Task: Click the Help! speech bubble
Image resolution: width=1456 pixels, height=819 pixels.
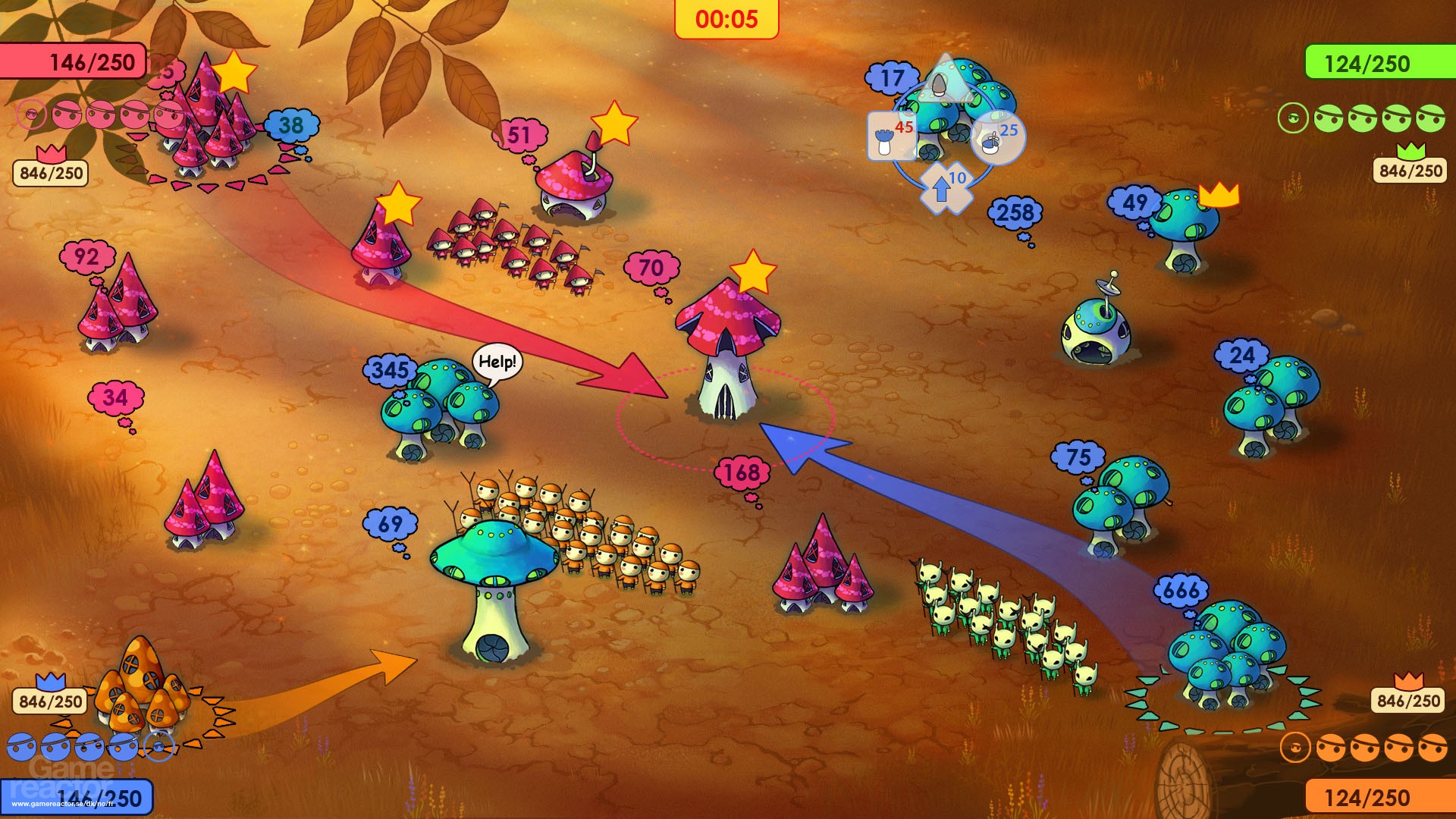Action: point(497,363)
